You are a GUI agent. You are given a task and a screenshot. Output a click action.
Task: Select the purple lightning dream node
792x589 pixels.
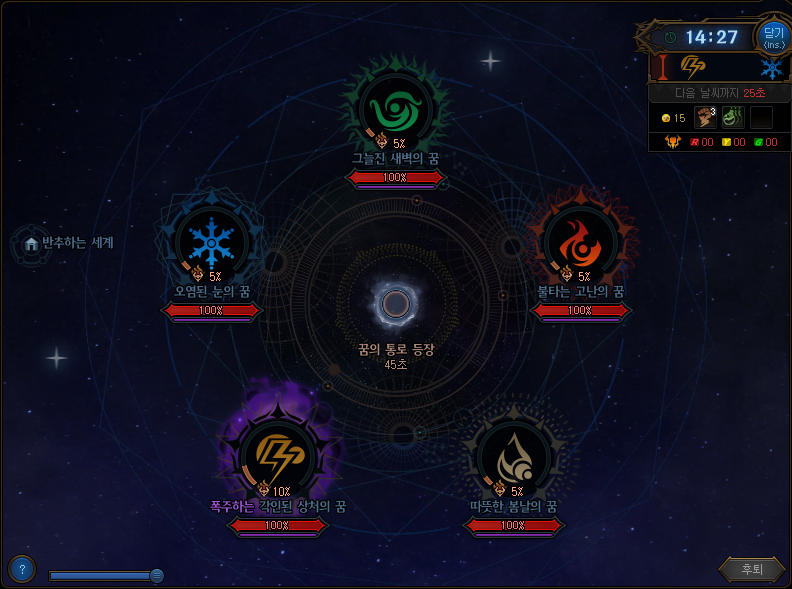275,457
